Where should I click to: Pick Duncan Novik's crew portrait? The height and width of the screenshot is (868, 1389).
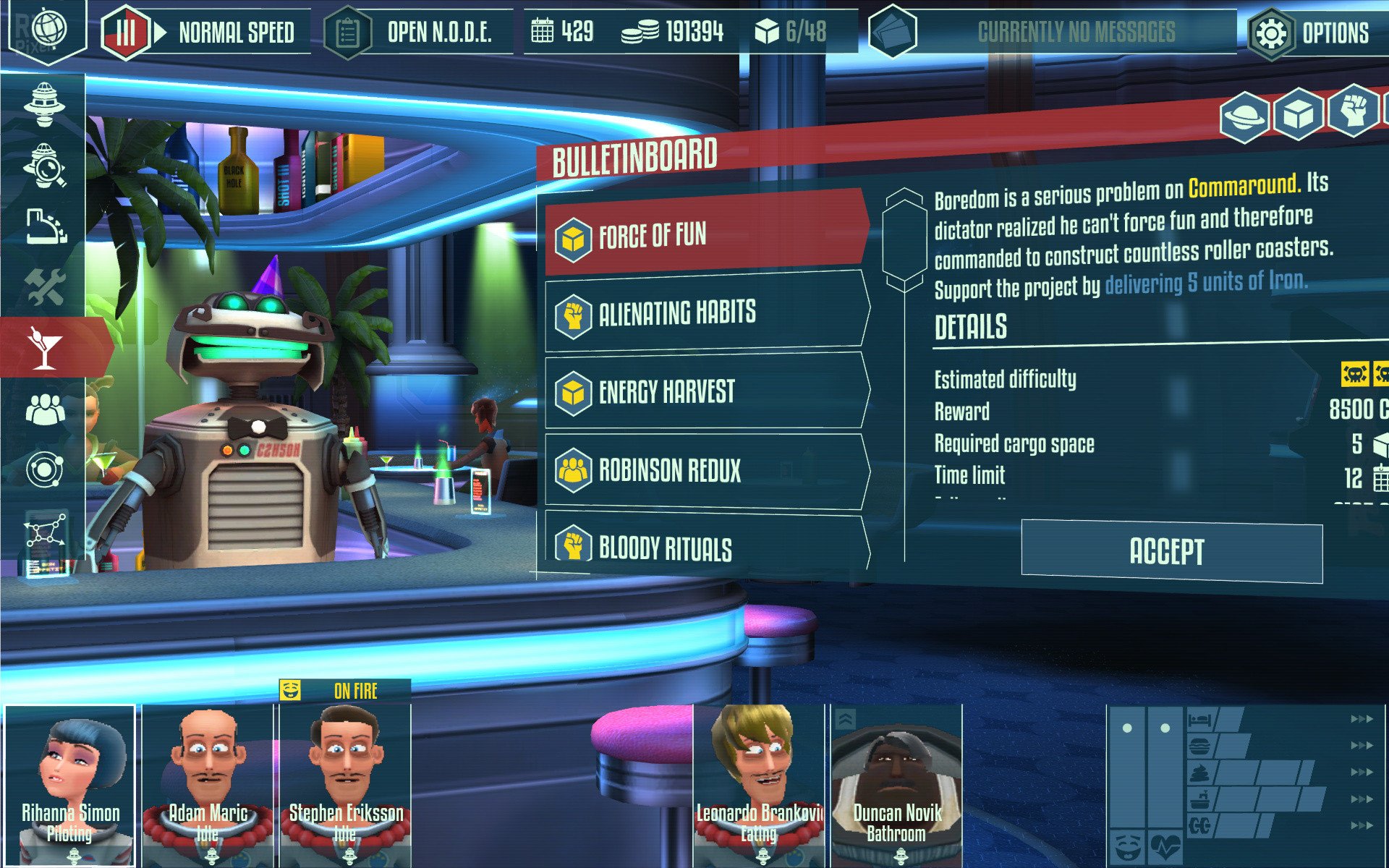click(896, 785)
